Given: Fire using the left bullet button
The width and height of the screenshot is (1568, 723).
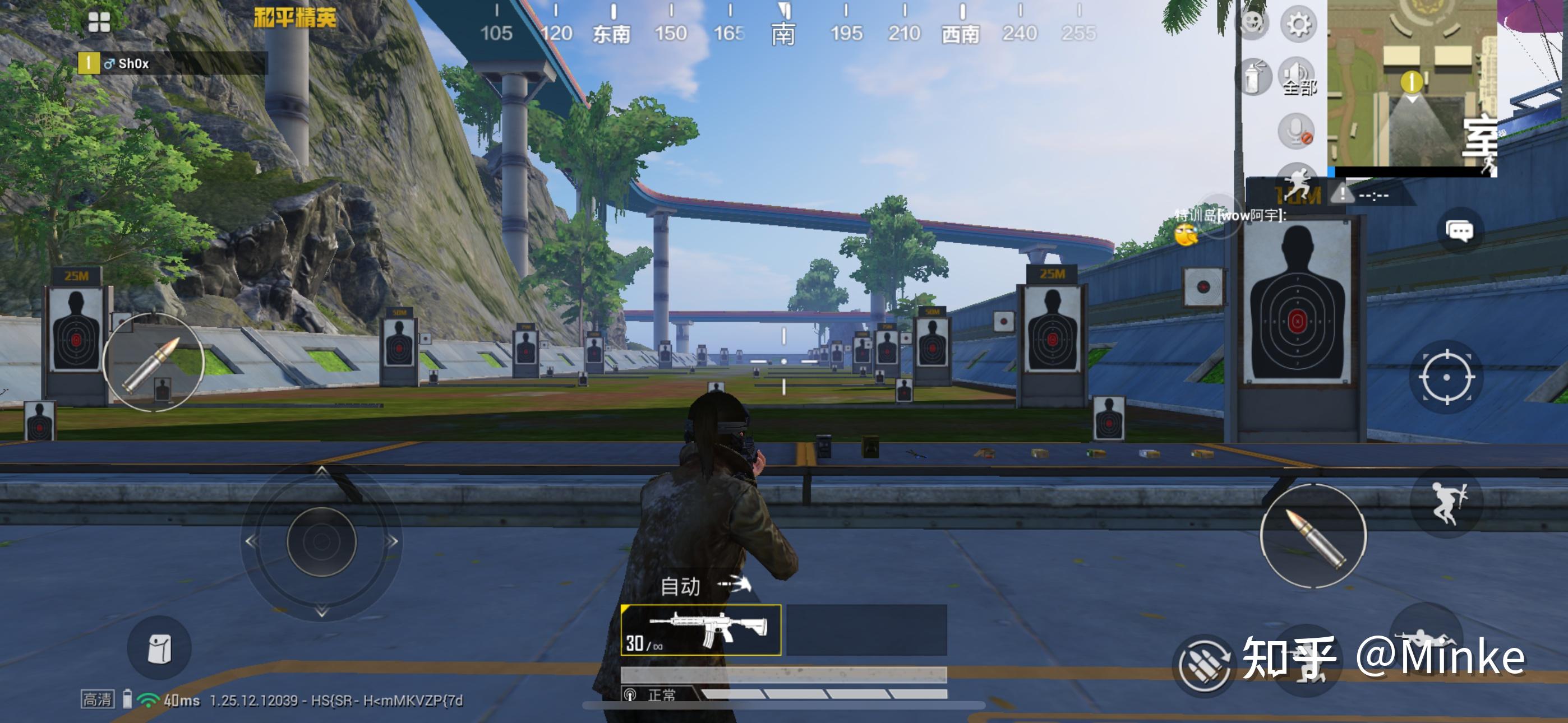Looking at the screenshot, I should coord(153,363).
